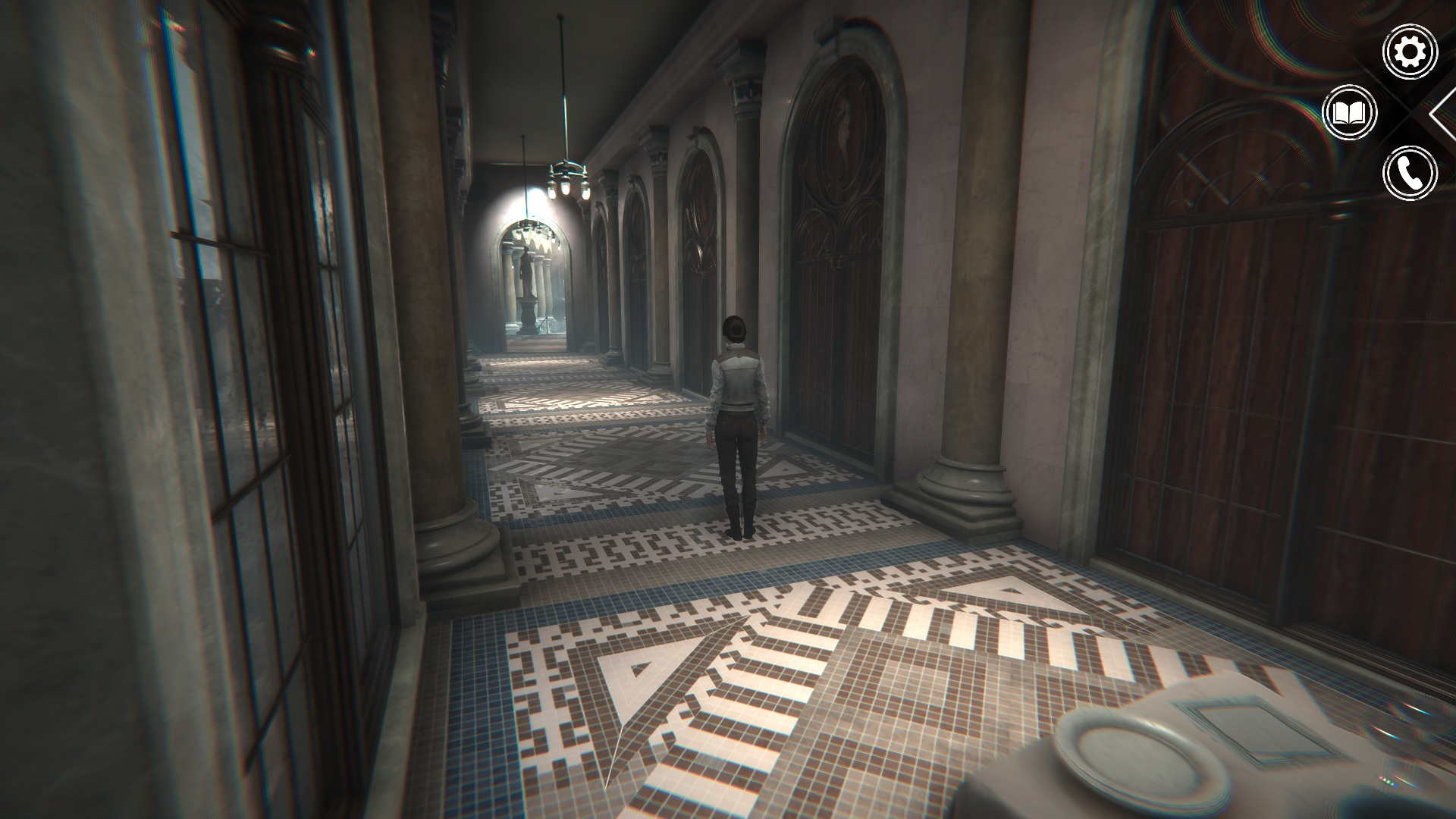Collapse the side menu arrow
This screenshot has height=819, width=1456.
[1442, 114]
